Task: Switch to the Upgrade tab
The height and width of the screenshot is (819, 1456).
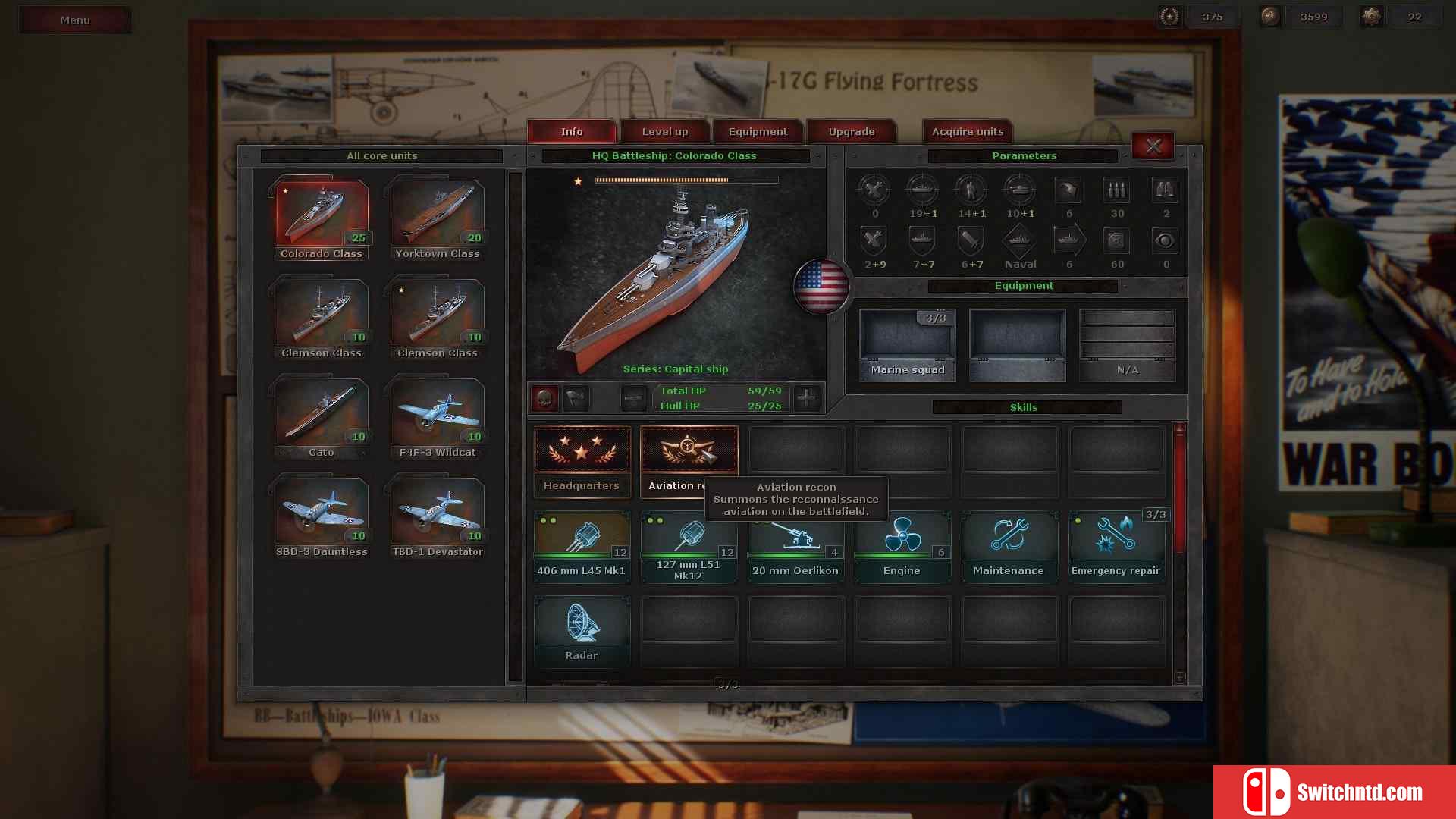Action: [x=851, y=131]
